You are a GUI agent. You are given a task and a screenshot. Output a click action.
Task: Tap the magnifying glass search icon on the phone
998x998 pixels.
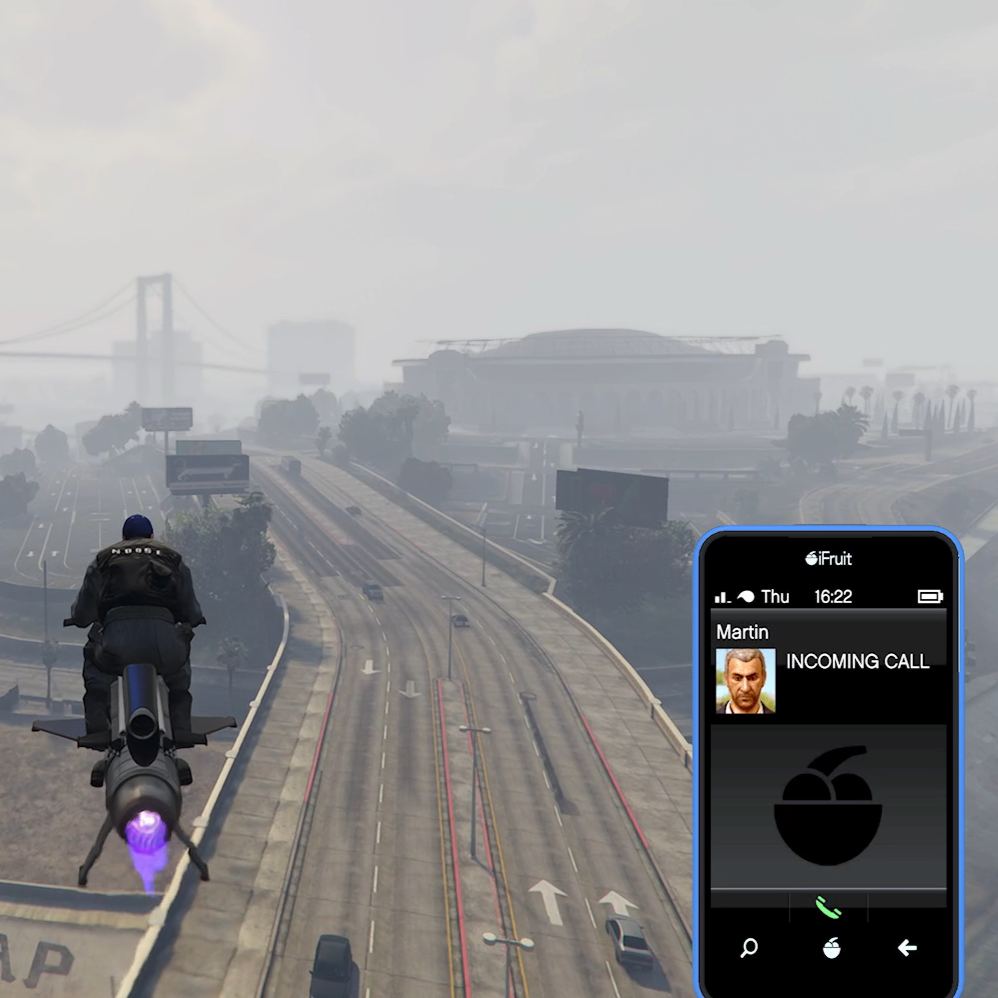tap(749, 948)
